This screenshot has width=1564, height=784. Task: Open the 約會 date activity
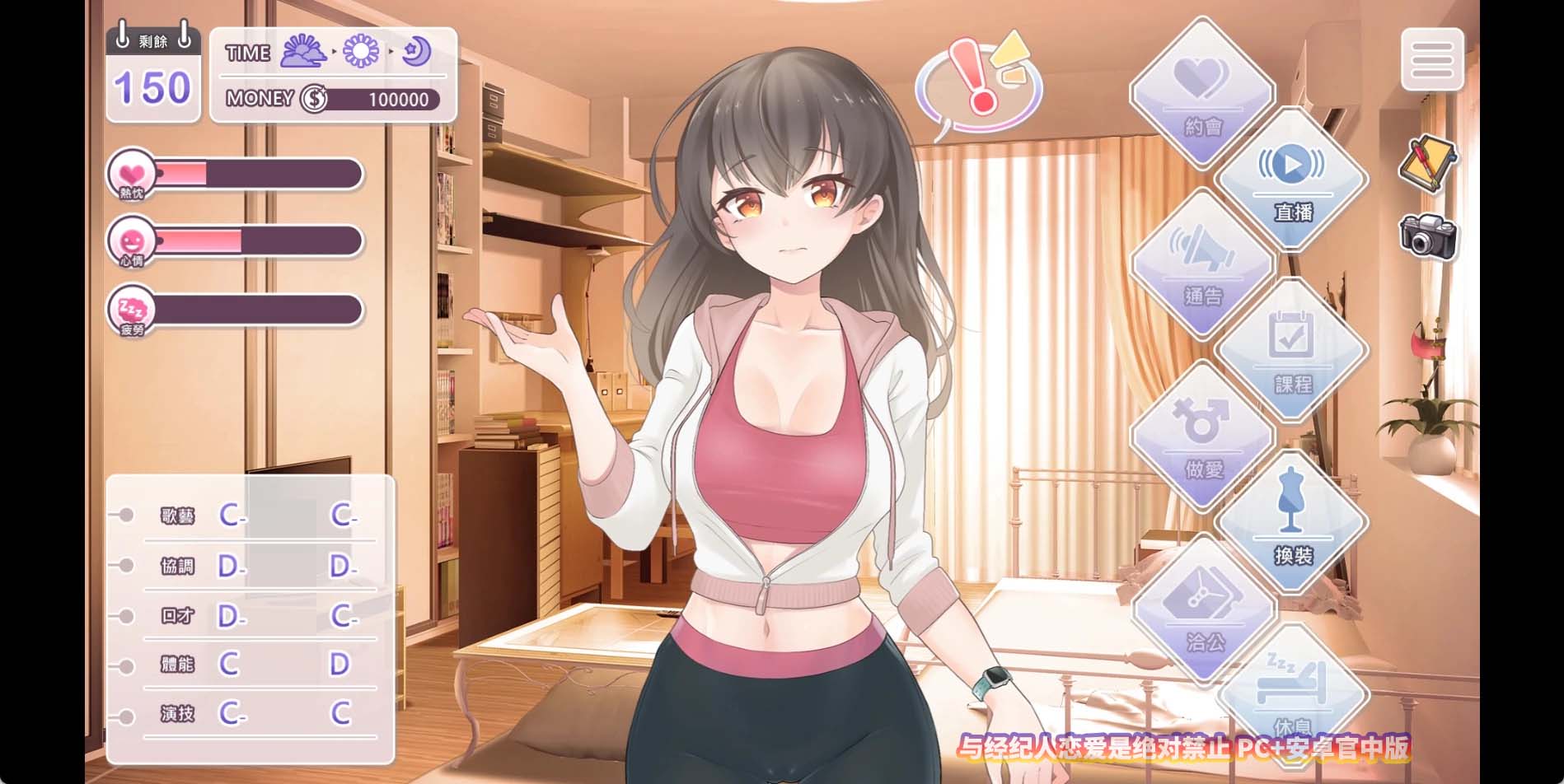(1202, 94)
